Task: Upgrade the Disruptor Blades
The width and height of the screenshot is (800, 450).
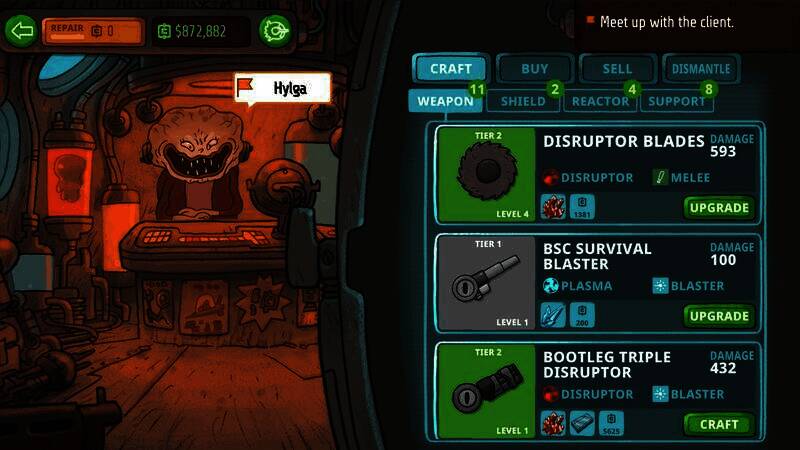Action: pyautogui.click(x=718, y=208)
